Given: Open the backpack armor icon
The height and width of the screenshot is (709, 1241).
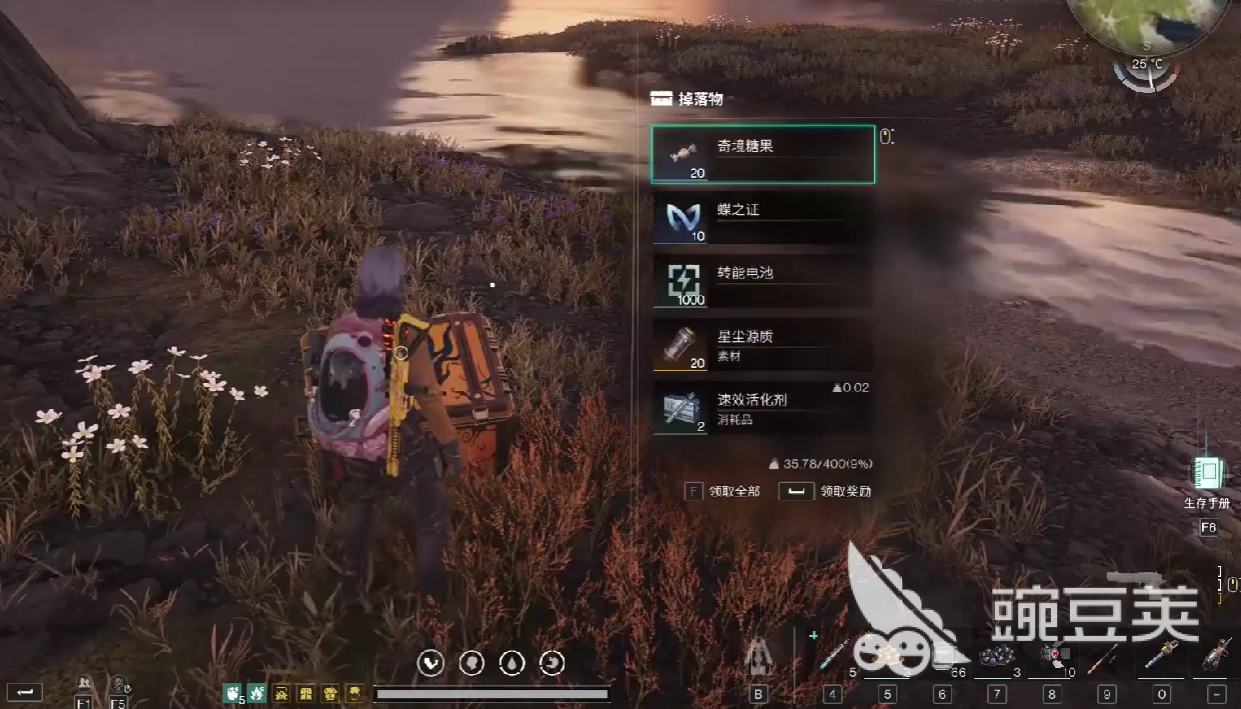Looking at the screenshot, I should [x=758, y=656].
